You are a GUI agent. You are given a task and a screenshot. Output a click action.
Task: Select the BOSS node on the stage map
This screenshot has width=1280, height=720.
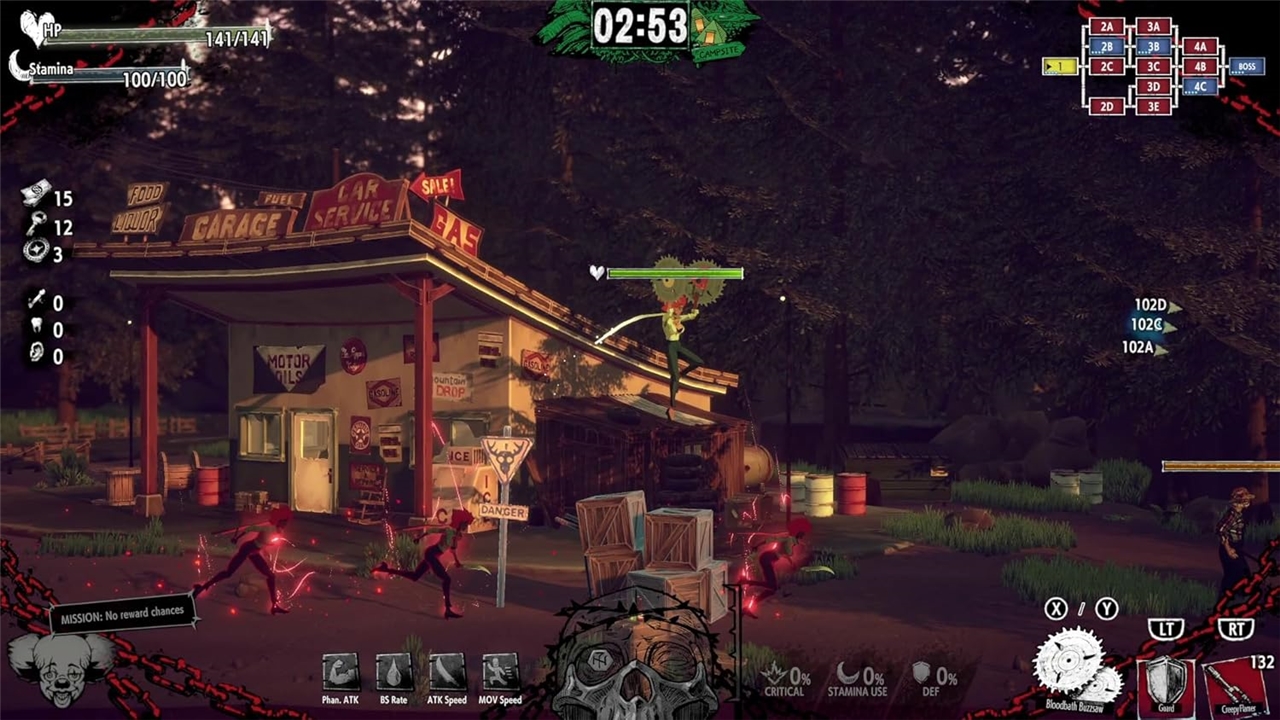pyautogui.click(x=1246, y=67)
